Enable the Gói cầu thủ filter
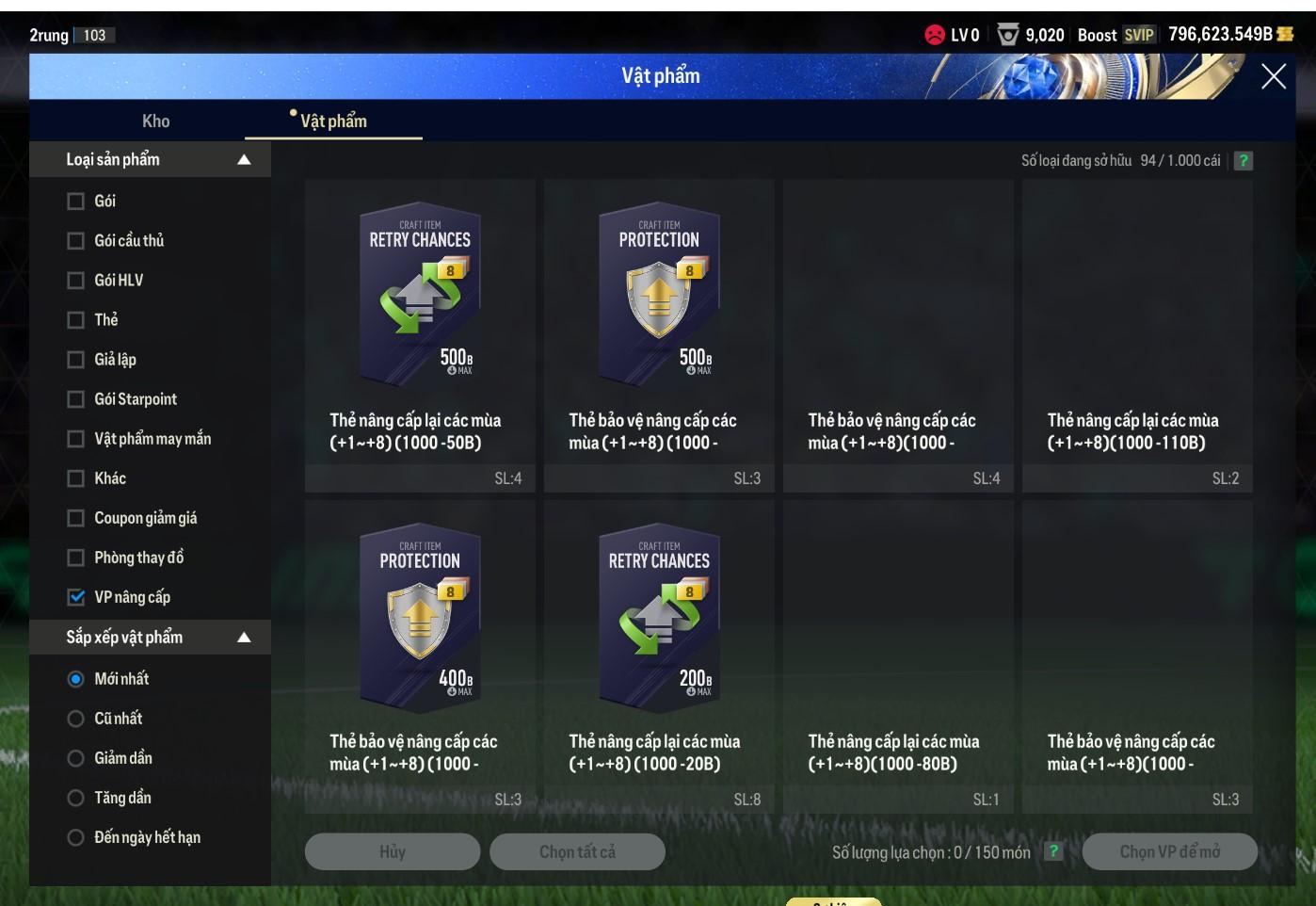This screenshot has width=1316, height=906. (76, 241)
